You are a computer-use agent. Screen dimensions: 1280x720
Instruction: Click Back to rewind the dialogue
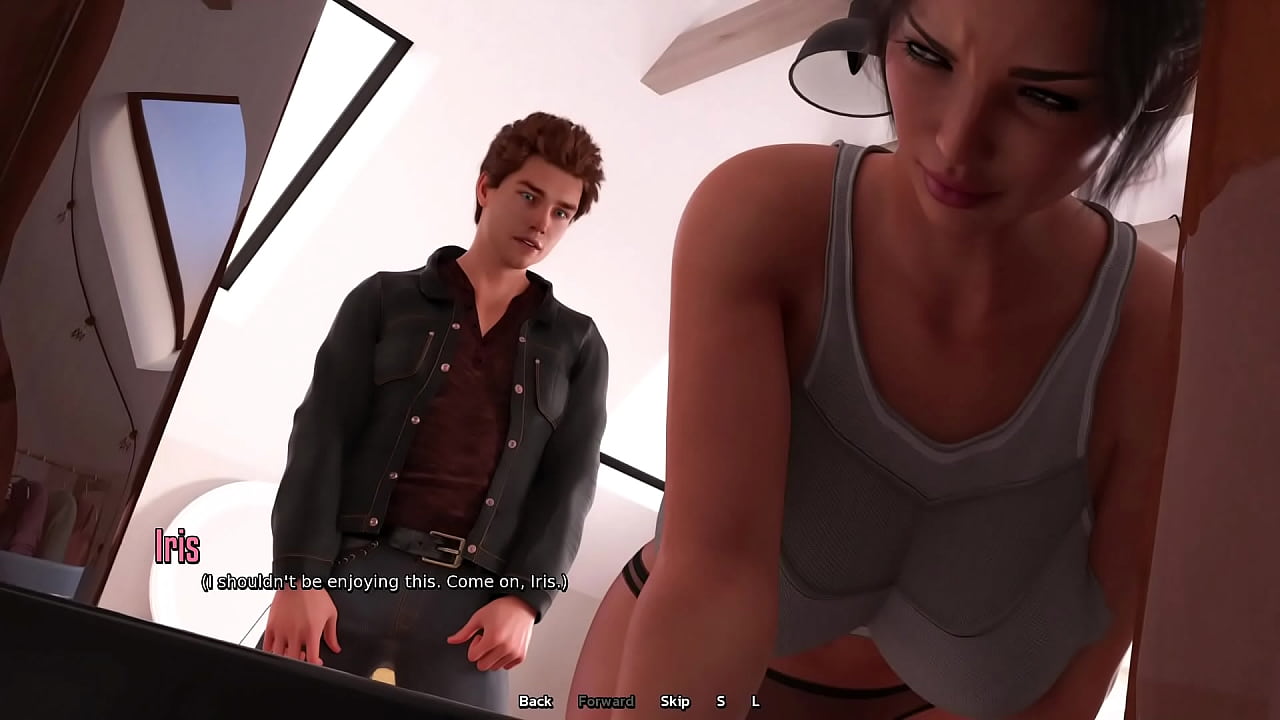[x=535, y=702]
